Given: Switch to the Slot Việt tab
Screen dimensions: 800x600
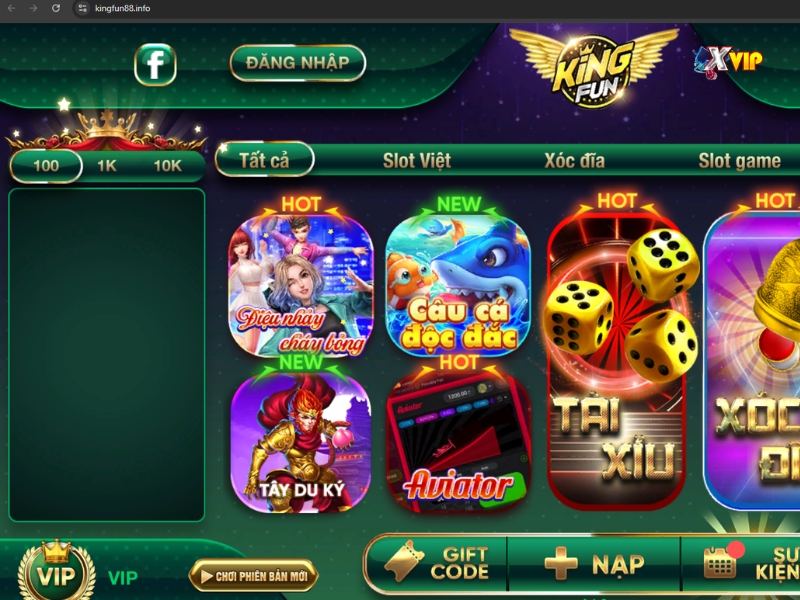Looking at the screenshot, I should pos(417,160).
